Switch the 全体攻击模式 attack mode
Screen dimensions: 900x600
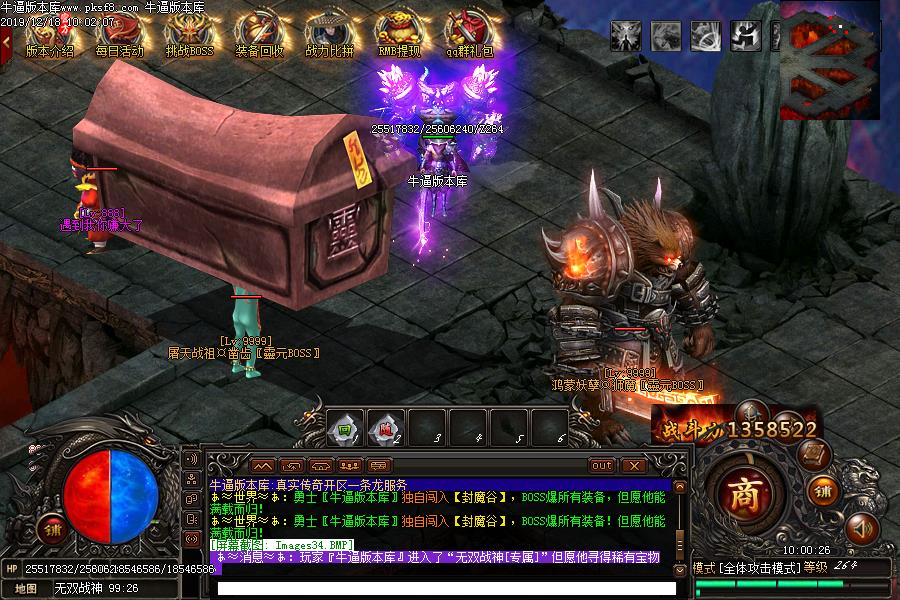(x=760, y=568)
